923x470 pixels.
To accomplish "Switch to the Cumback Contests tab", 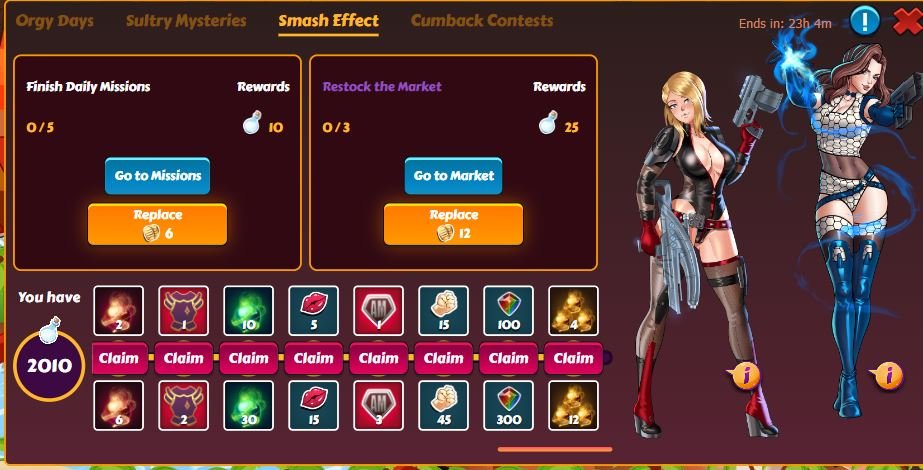I will (x=481, y=21).
